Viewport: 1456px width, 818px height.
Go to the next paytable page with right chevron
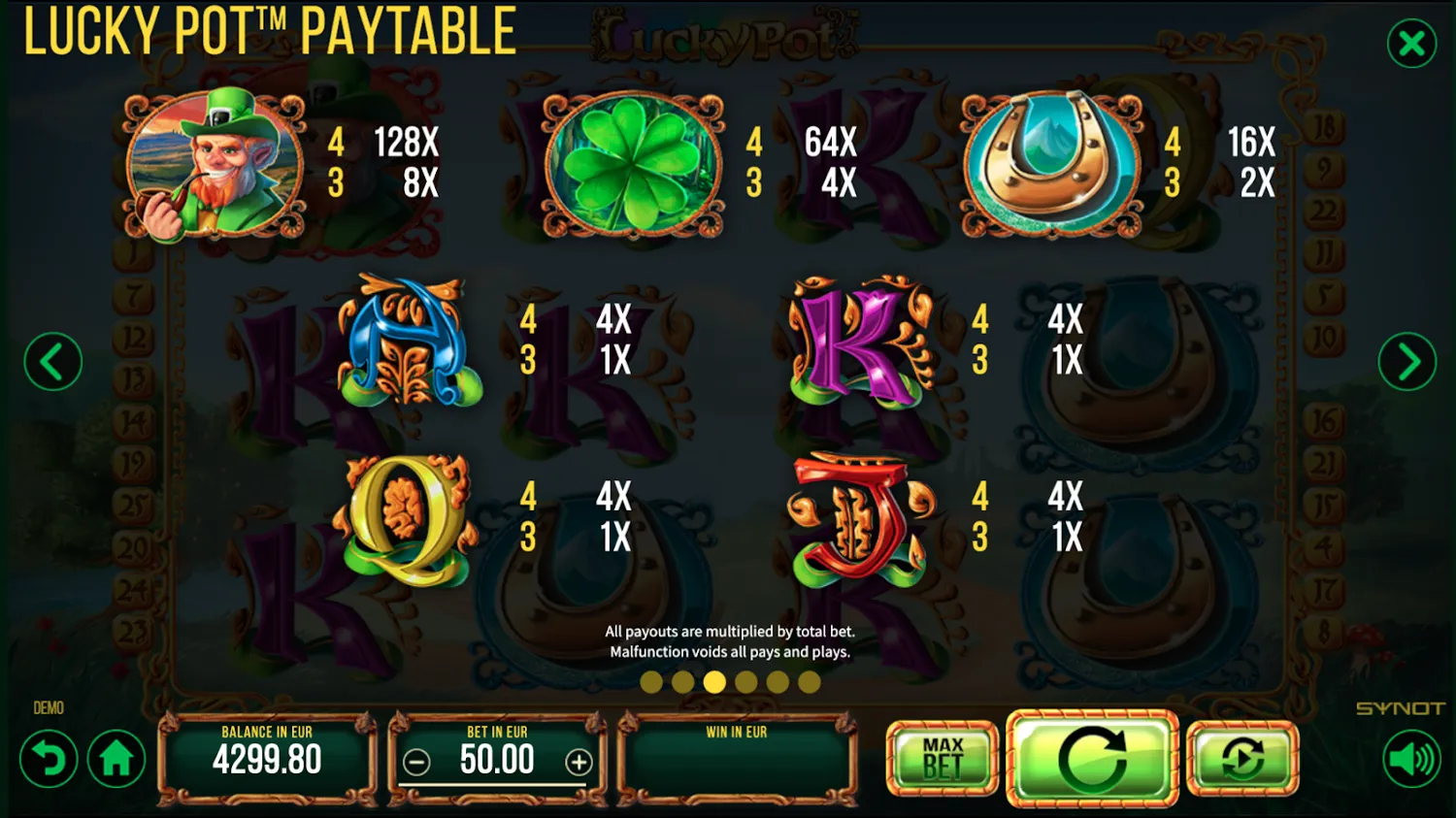point(1406,360)
